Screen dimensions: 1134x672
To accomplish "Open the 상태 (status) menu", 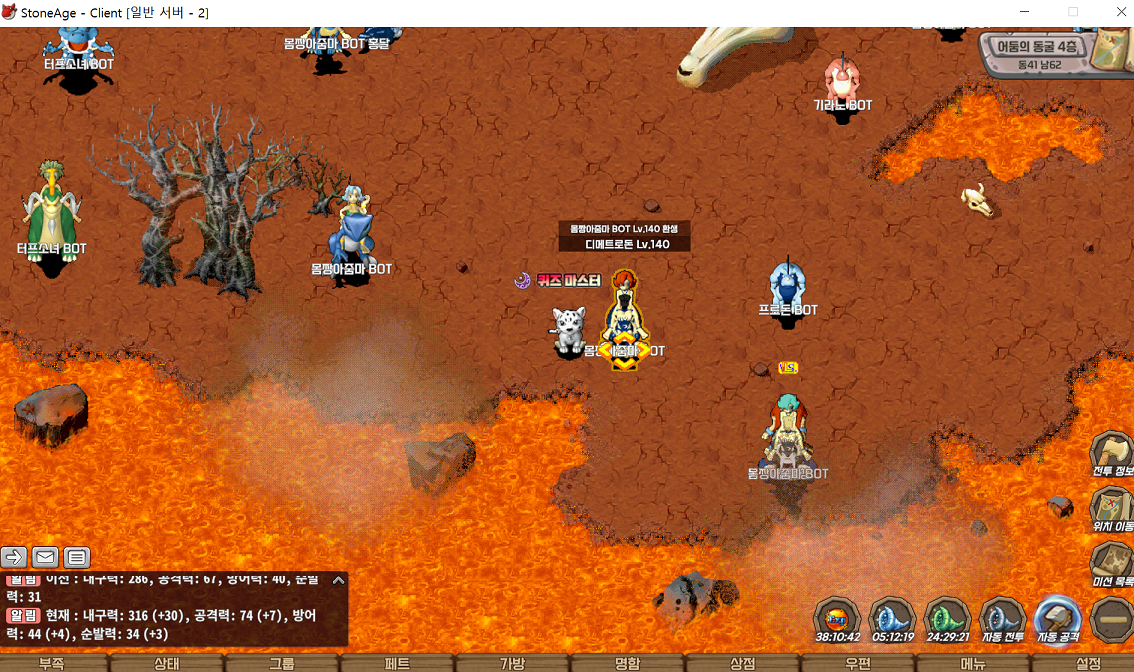I will pyautogui.click(x=167, y=663).
